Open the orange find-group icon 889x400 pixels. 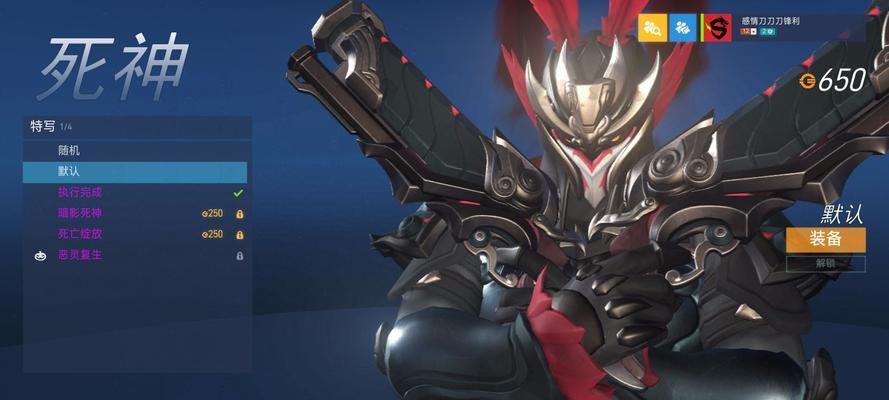652,28
